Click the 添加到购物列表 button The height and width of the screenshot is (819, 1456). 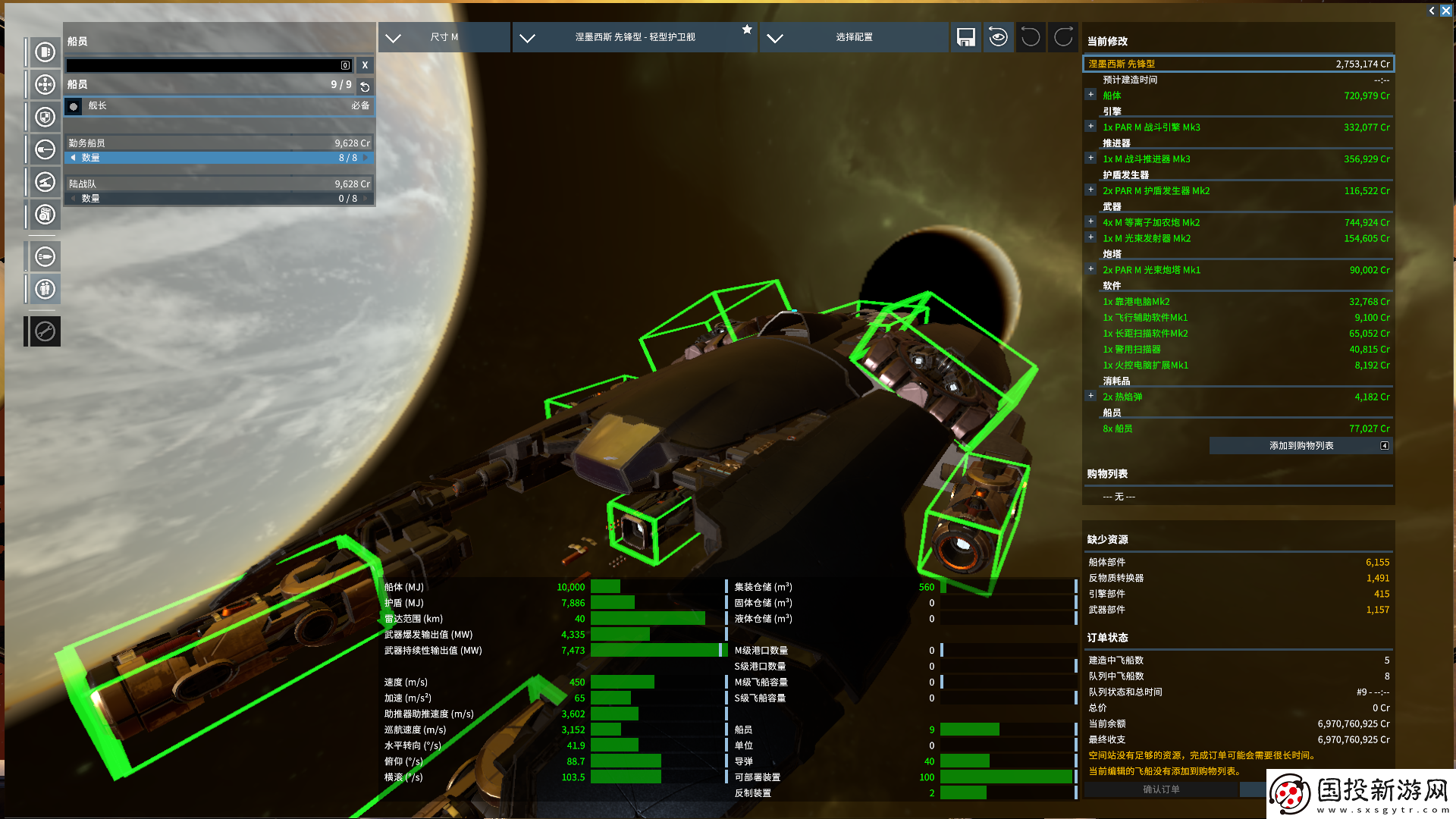click(1301, 446)
